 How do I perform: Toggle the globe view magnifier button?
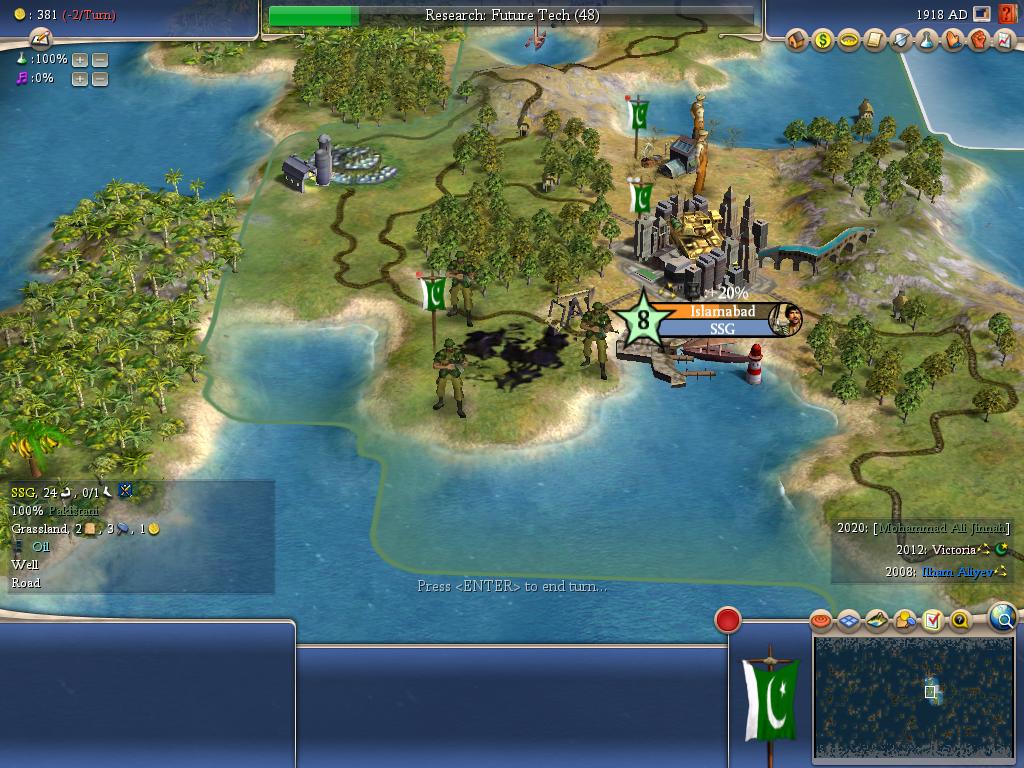pos(1002,618)
